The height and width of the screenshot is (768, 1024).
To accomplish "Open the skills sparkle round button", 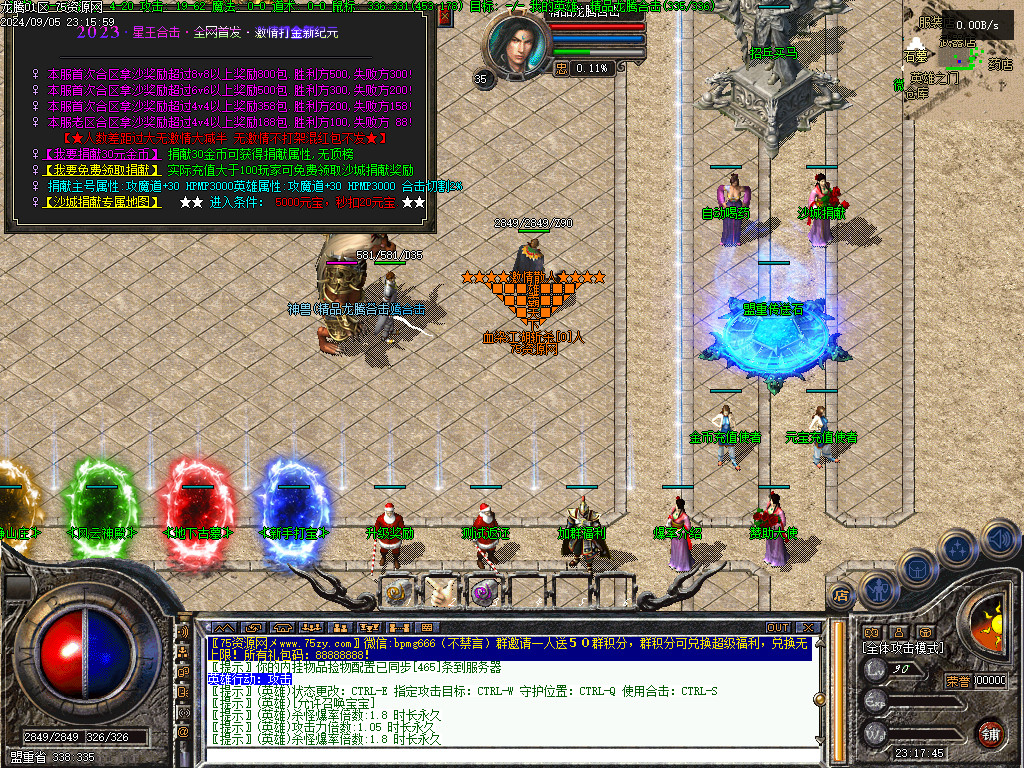I will 957,548.
